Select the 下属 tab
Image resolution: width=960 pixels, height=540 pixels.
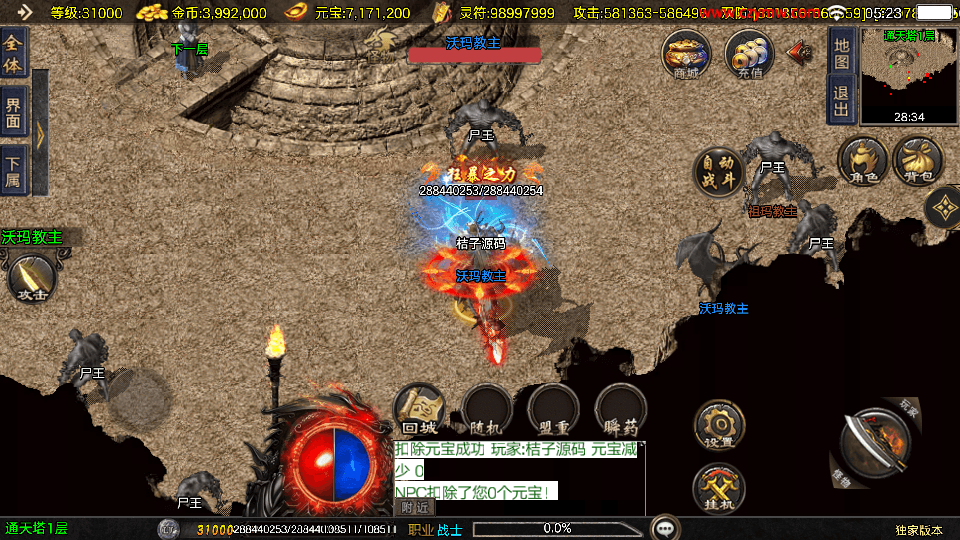[x=14, y=170]
